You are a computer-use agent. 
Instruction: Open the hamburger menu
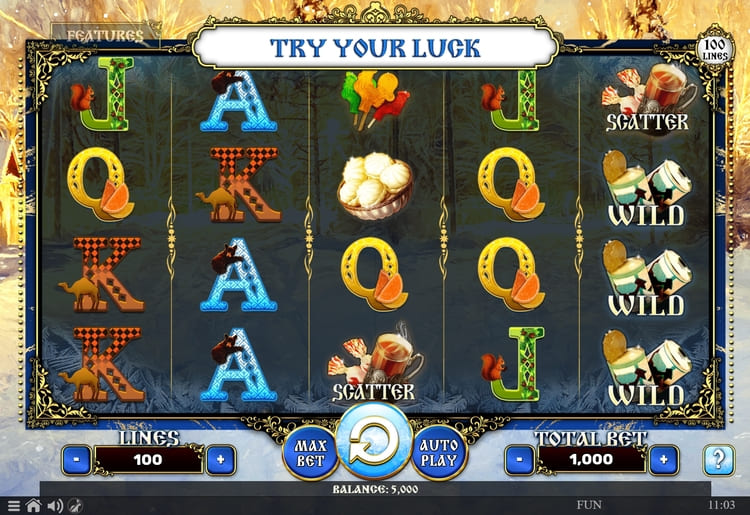coord(13,506)
